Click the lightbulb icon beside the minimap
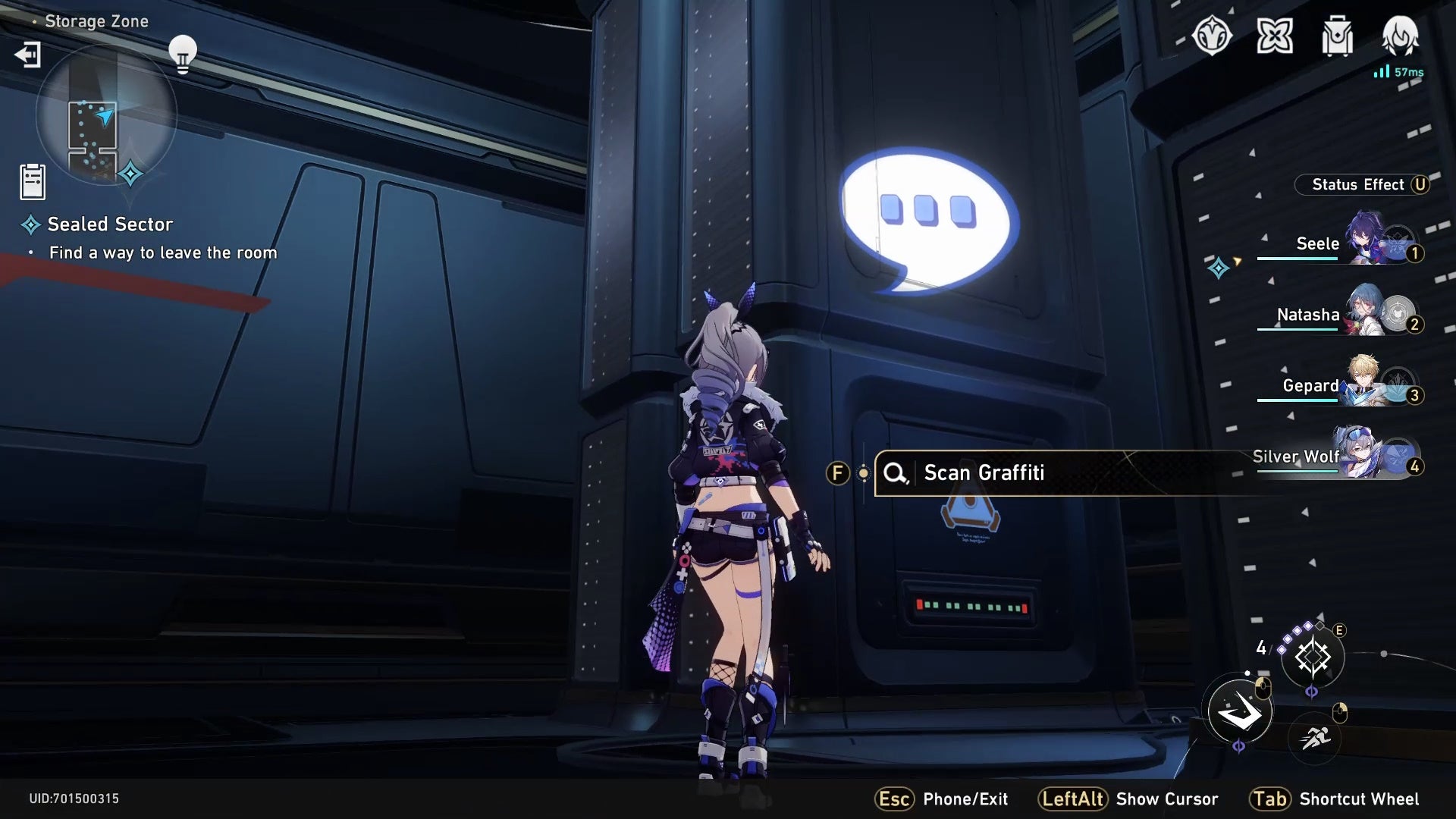1456x819 pixels. 182,52
